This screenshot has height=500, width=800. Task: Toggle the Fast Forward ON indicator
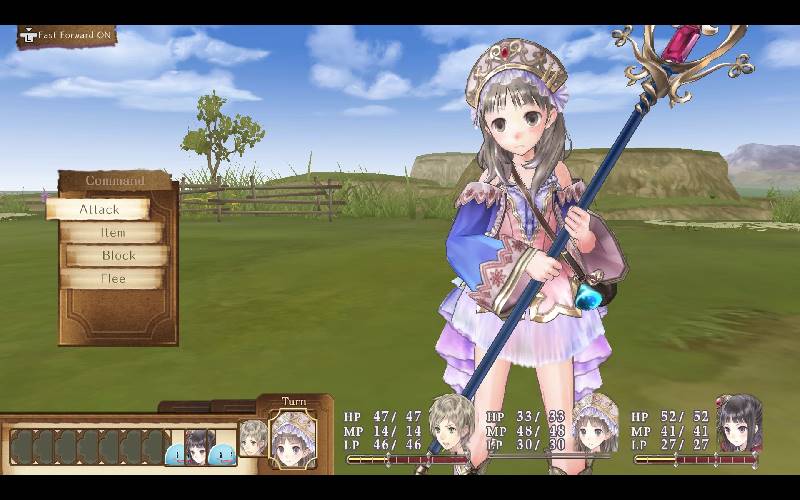[x=67, y=35]
